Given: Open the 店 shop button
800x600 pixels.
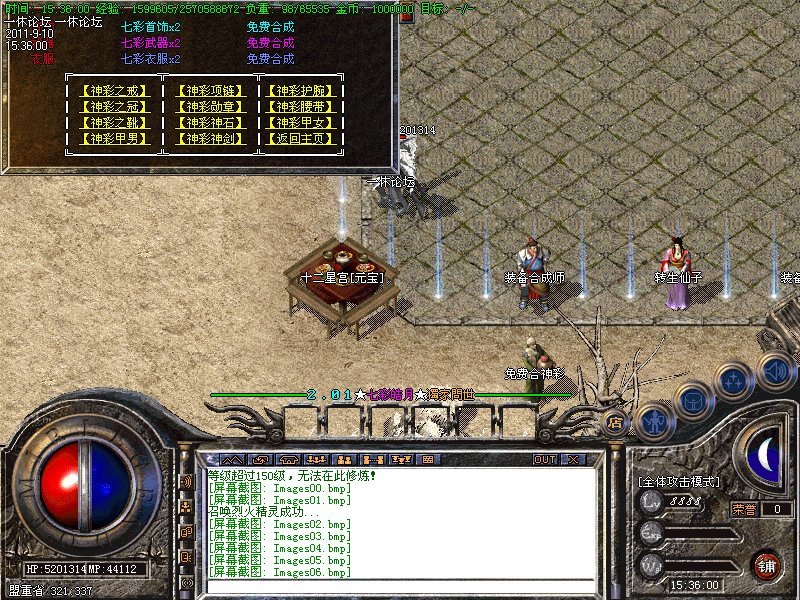Looking at the screenshot, I should pyautogui.click(x=617, y=423).
